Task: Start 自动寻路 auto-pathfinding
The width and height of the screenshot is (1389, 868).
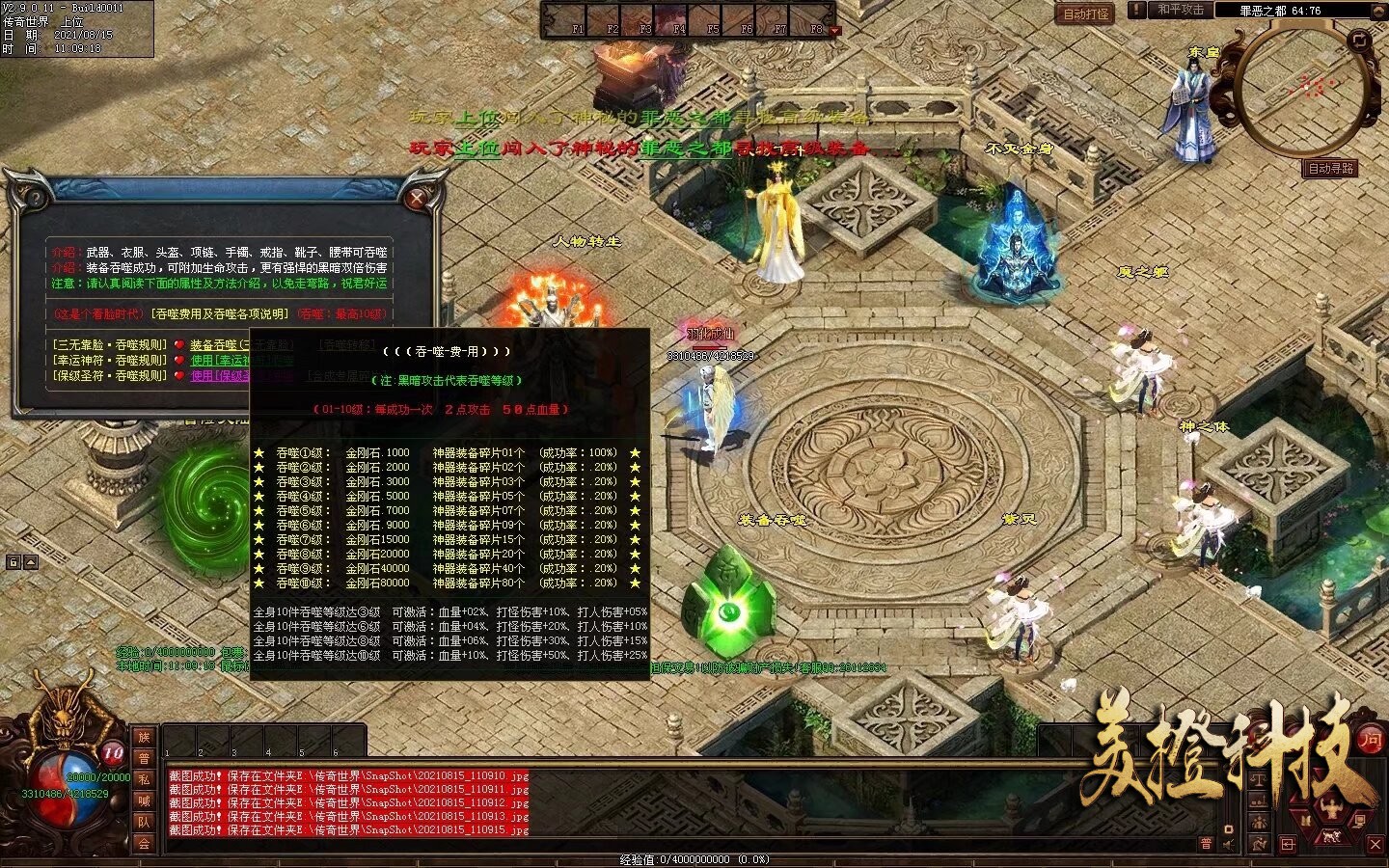Action: point(1330,169)
